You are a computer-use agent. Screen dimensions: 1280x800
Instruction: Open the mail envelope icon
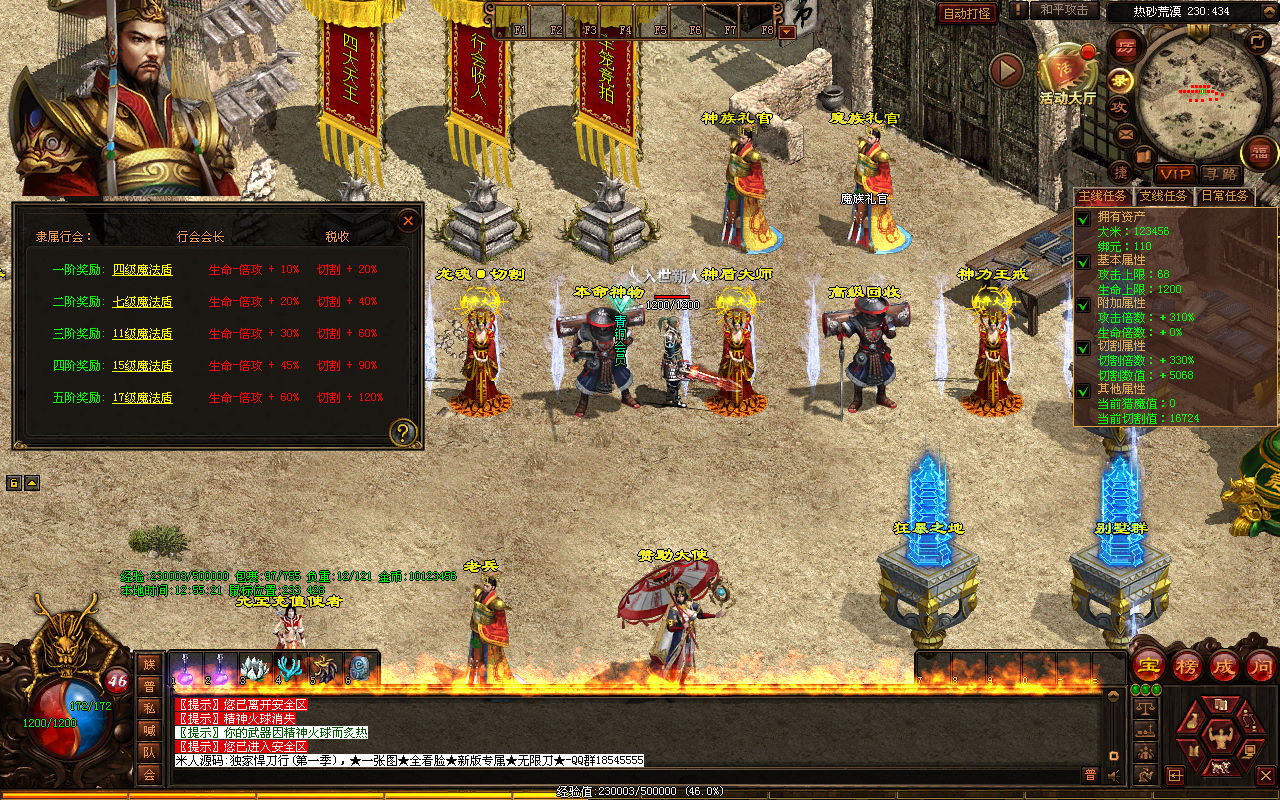point(1126,133)
